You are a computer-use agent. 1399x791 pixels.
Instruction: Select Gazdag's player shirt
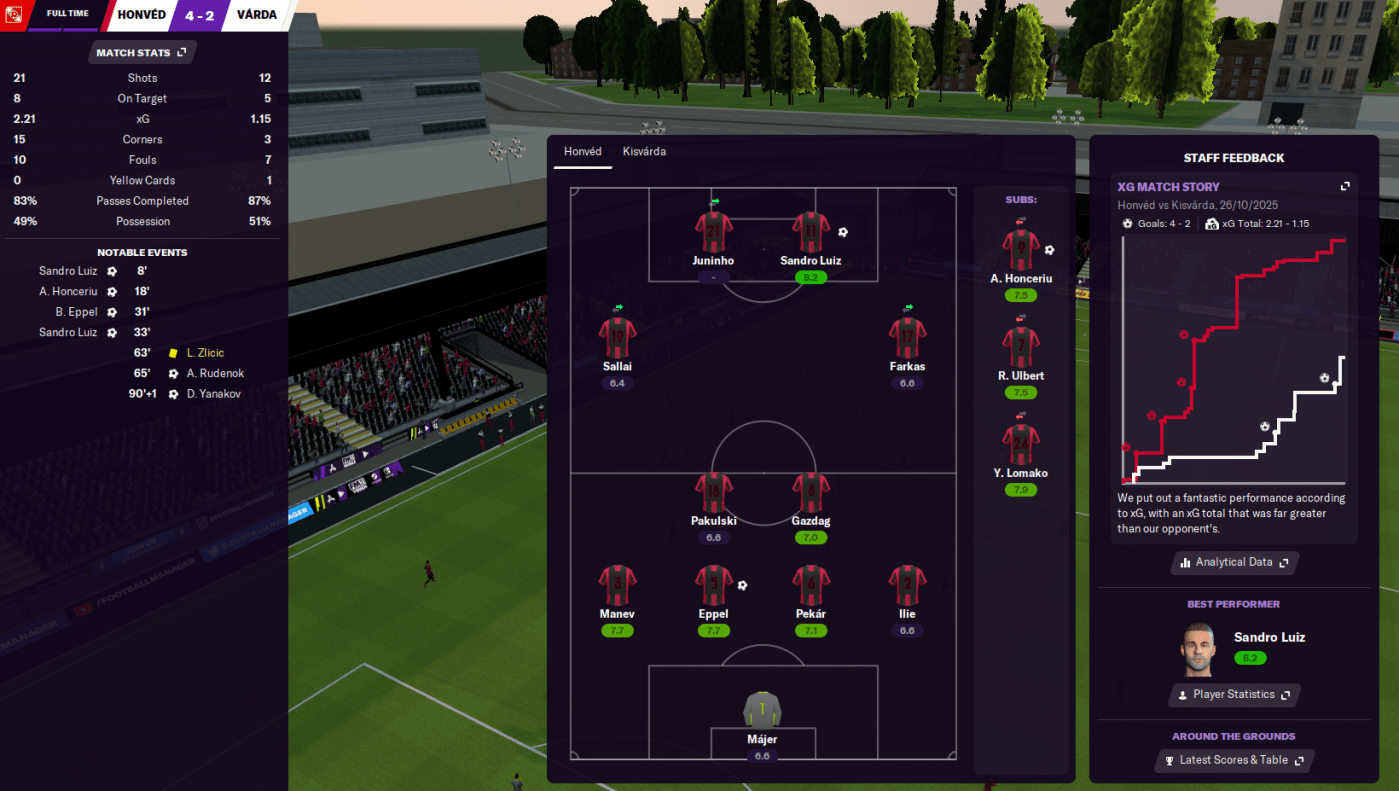(810, 493)
